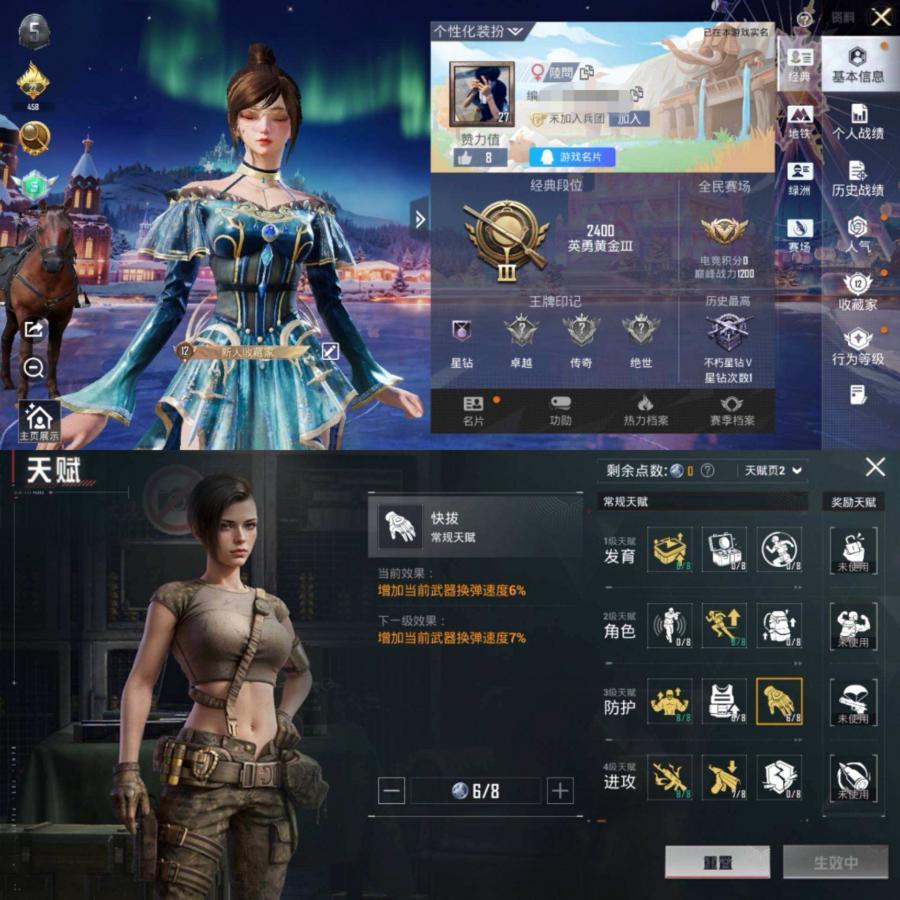Open the 天赋页2 talent page dropdown
The image size is (900, 900).
[772, 470]
